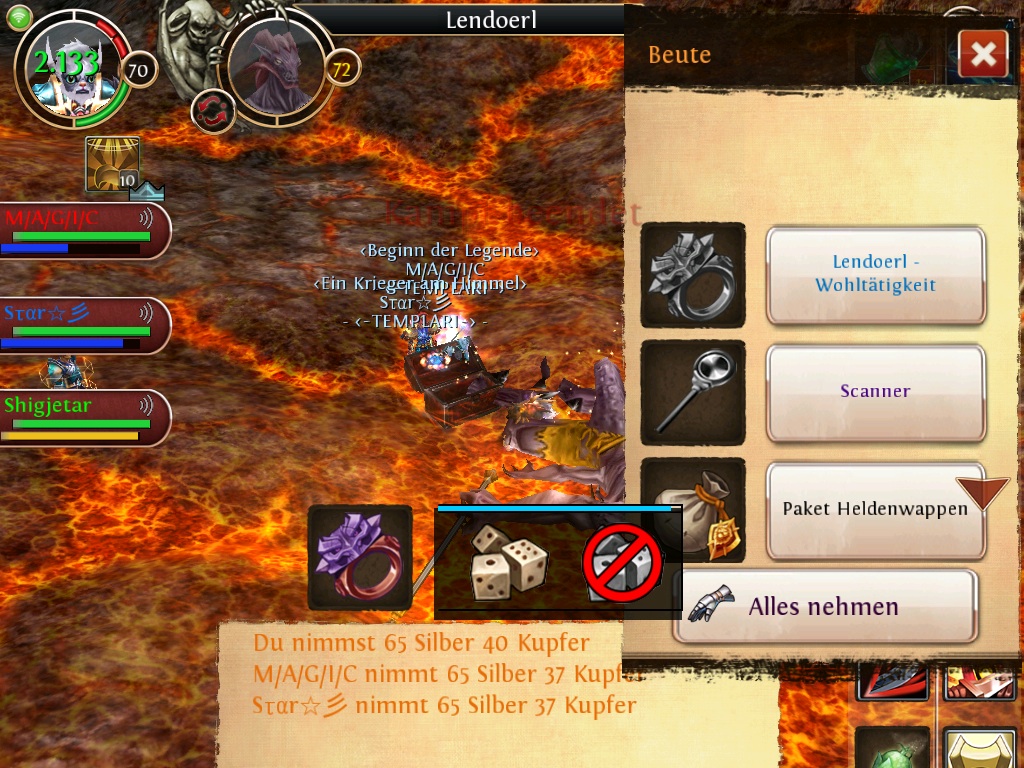The height and width of the screenshot is (768, 1024).
Task: Pass on the loot roll
Action: [x=622, y=563]
